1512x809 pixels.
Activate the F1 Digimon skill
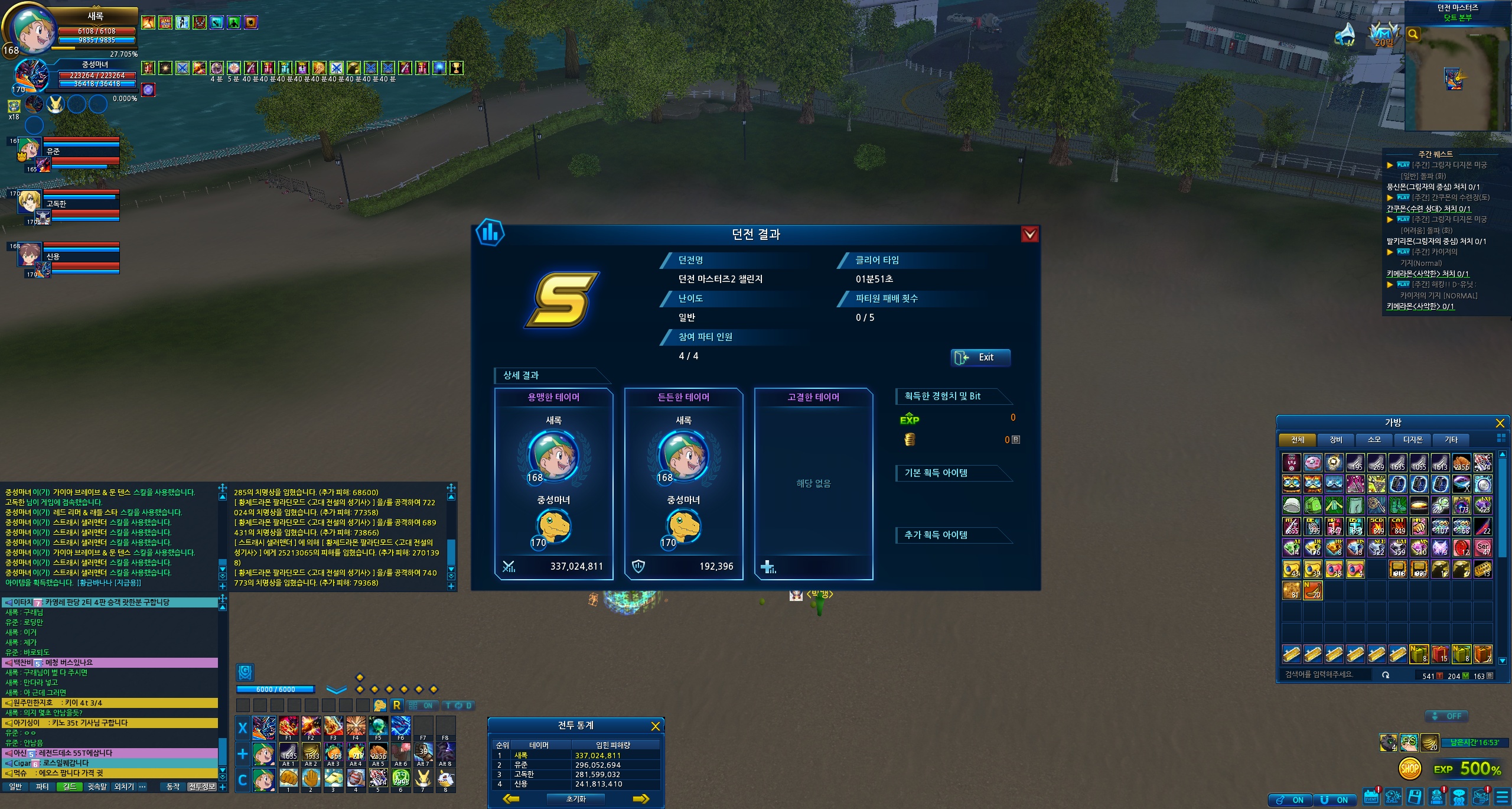pyautogui.click(x=288, y=726)
